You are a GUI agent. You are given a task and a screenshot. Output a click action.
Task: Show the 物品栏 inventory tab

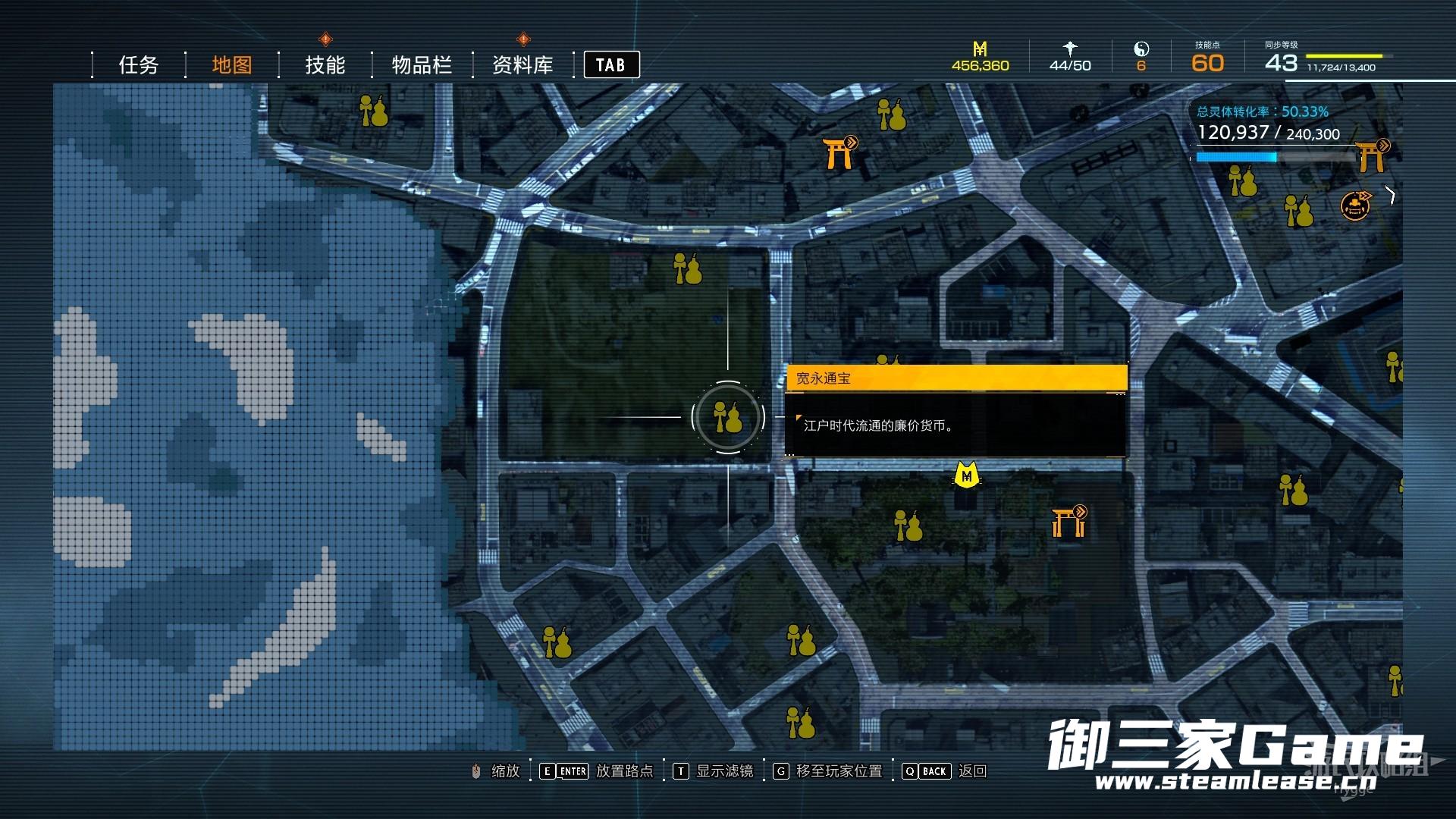click(x=422, y=65)
